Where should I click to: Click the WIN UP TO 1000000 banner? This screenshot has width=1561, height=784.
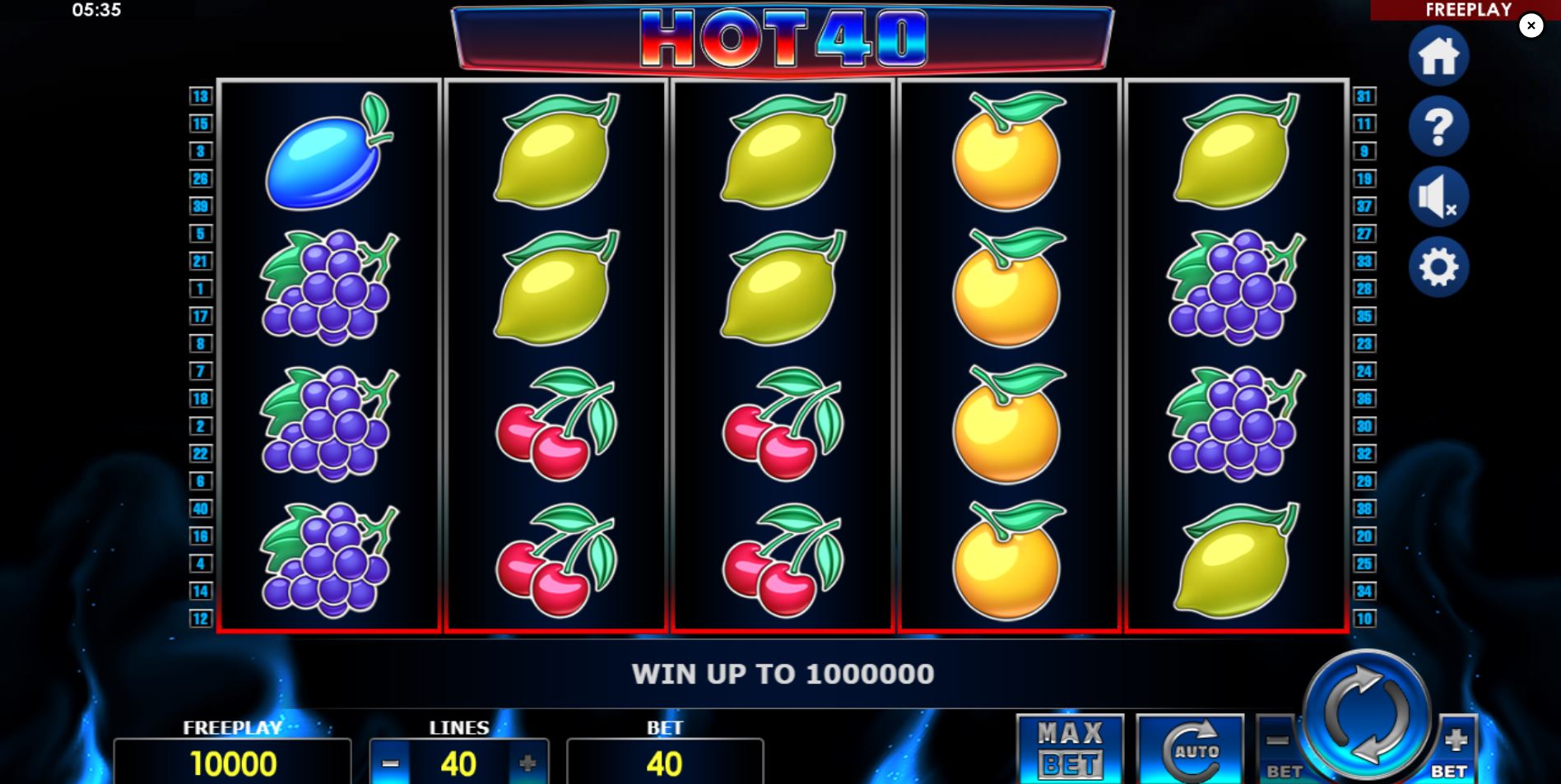click(x=782, y=673)
